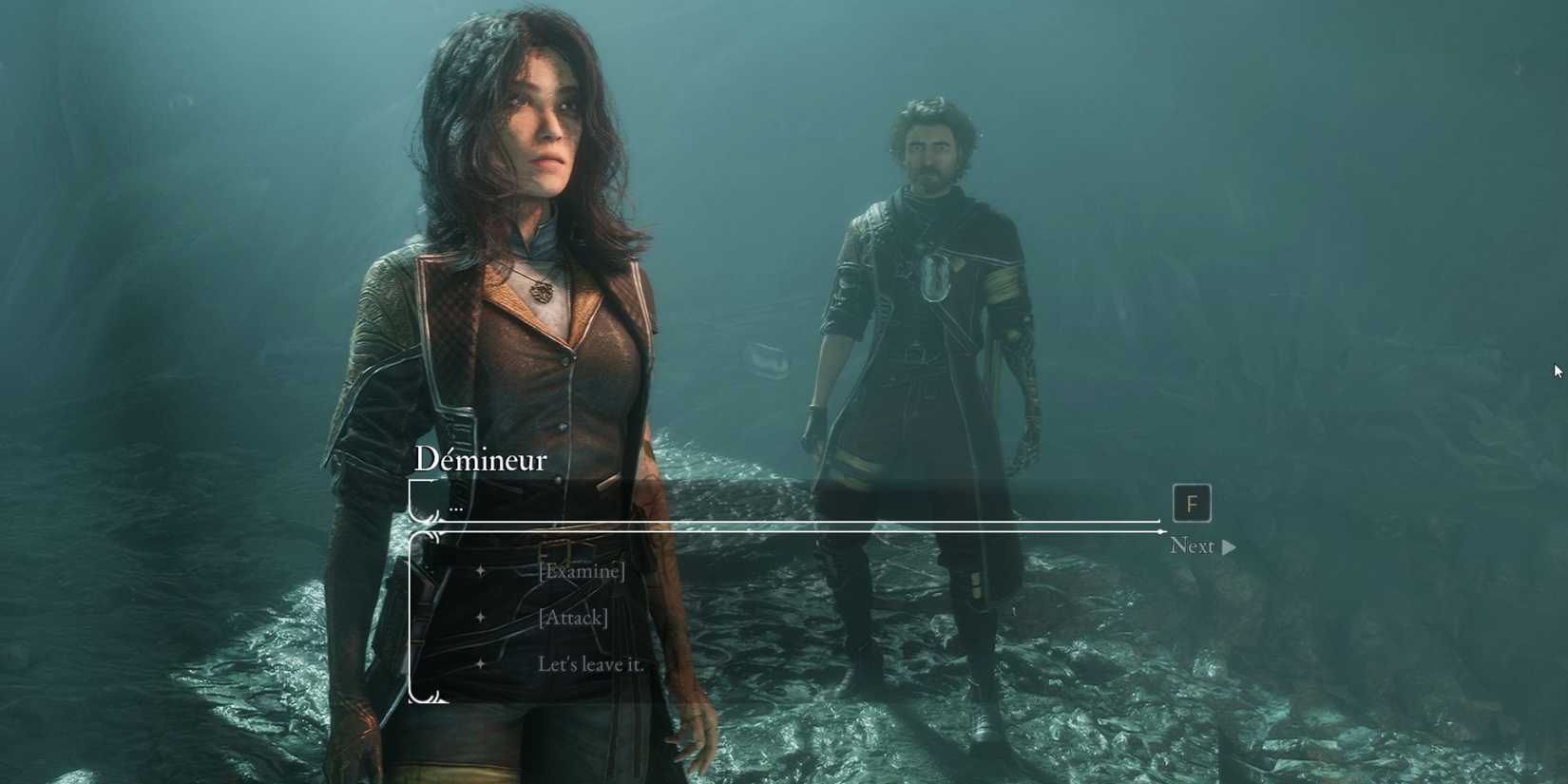Click the Next button
The width and height of the screenshot is (1568, 784).
1194,546
